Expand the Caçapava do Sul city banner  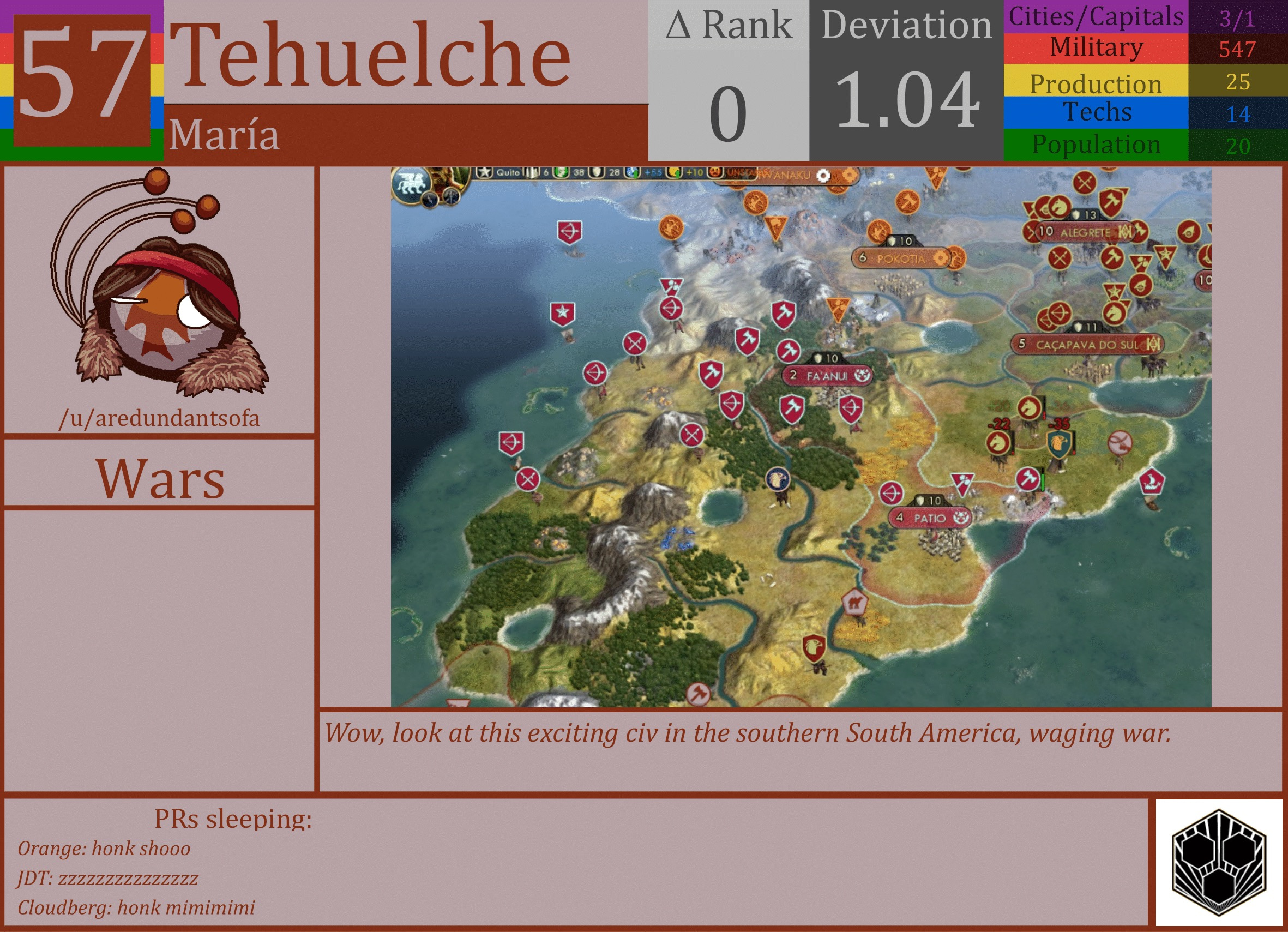pos(1088,345)
